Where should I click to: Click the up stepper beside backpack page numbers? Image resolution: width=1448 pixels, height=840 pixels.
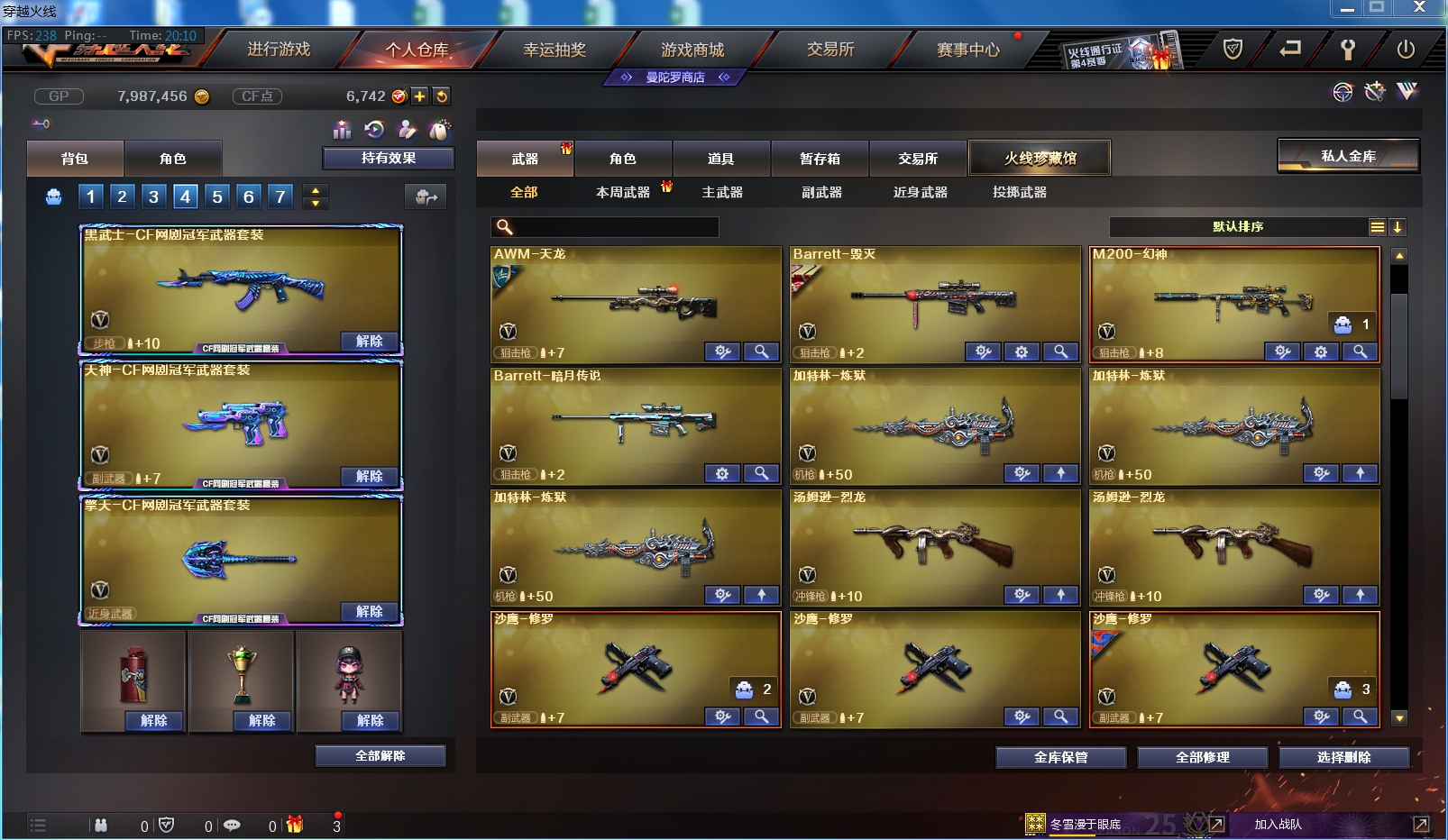[315, 189]
